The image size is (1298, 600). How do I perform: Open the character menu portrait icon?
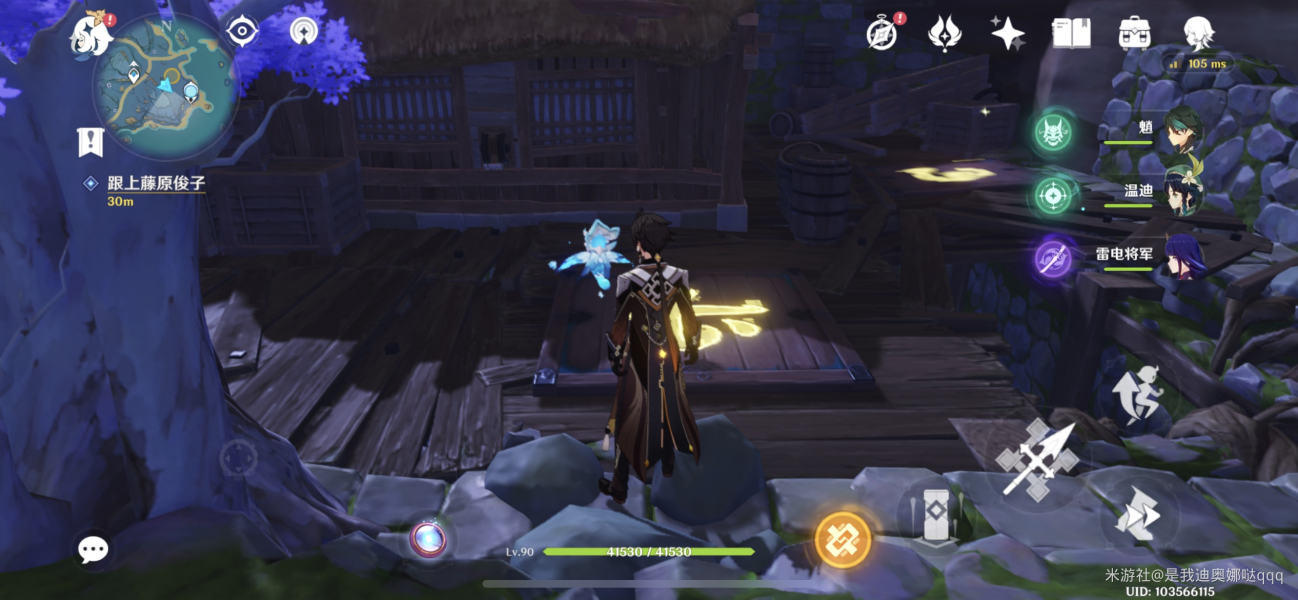pyautogui.click(x=1197, y=34)
